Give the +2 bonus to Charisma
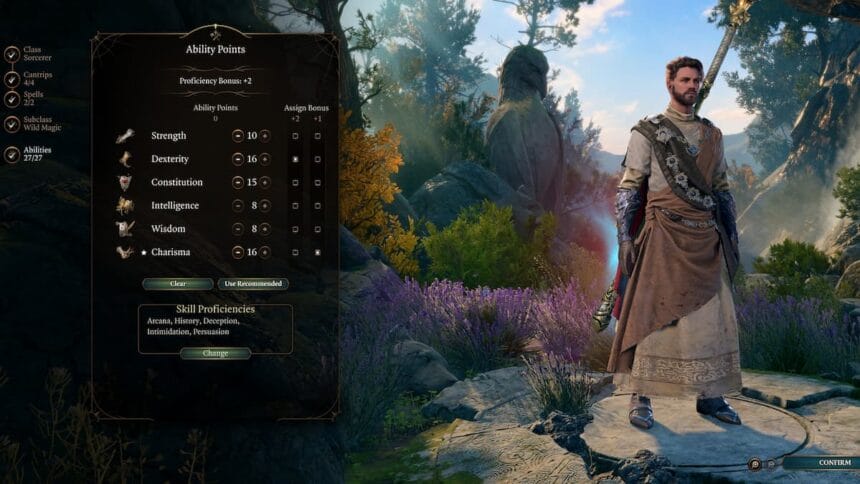Screen dimensions: 860x484 click(x=295, y=252)
